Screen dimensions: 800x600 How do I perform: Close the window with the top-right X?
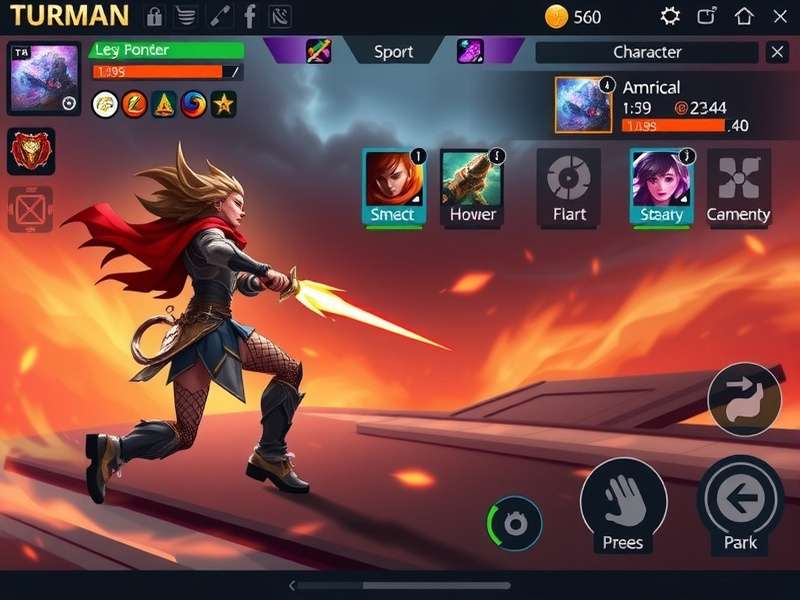coord(780,16)
